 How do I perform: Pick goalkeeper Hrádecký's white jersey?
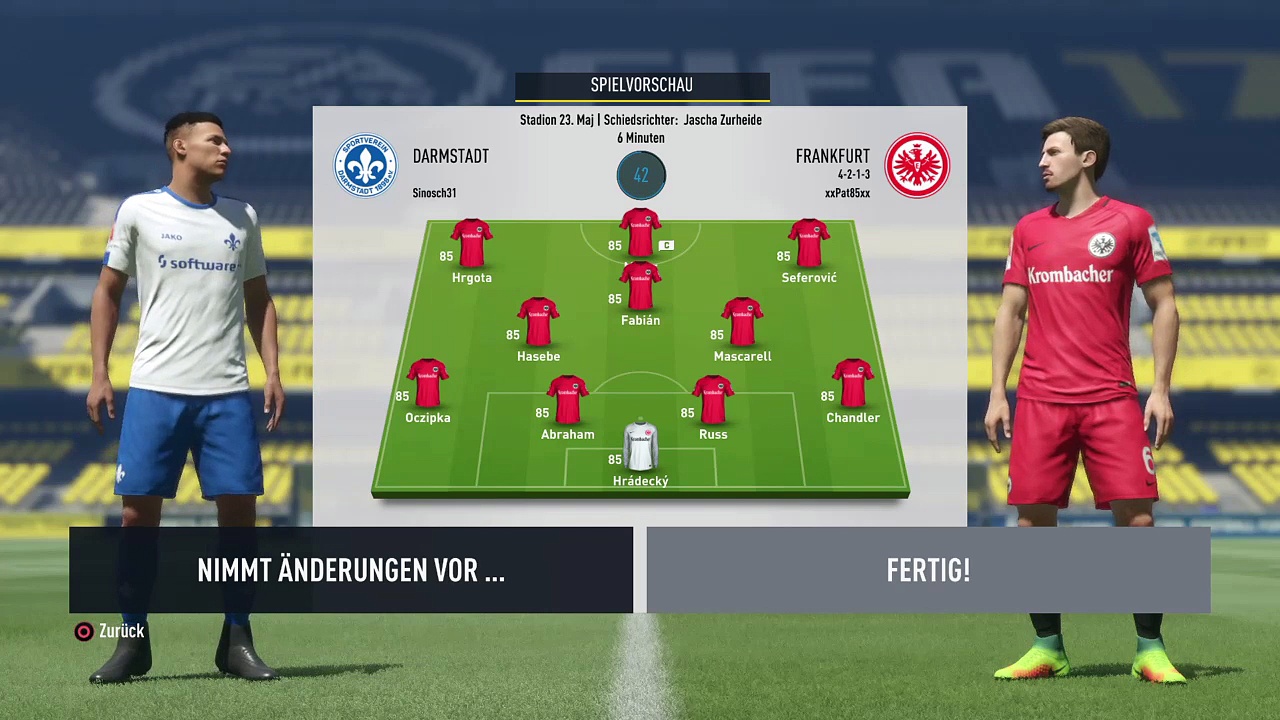[x=640, y=447]
